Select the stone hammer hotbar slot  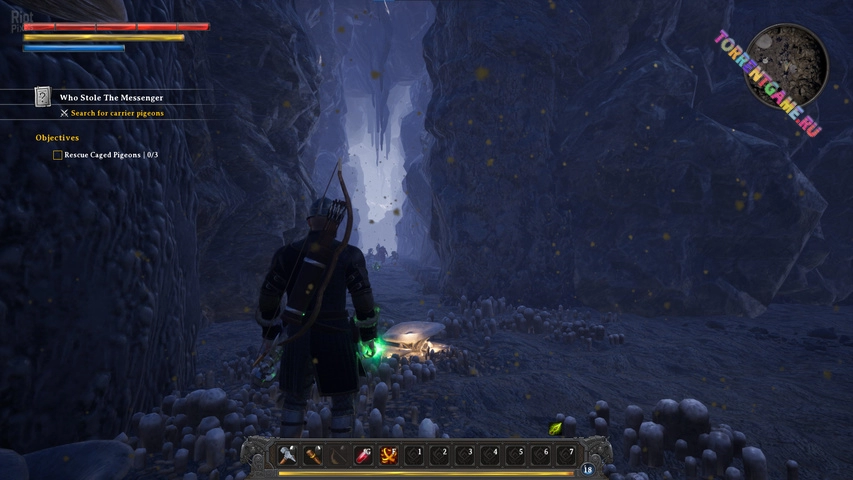pyautogui.click(x=289, y=454)
